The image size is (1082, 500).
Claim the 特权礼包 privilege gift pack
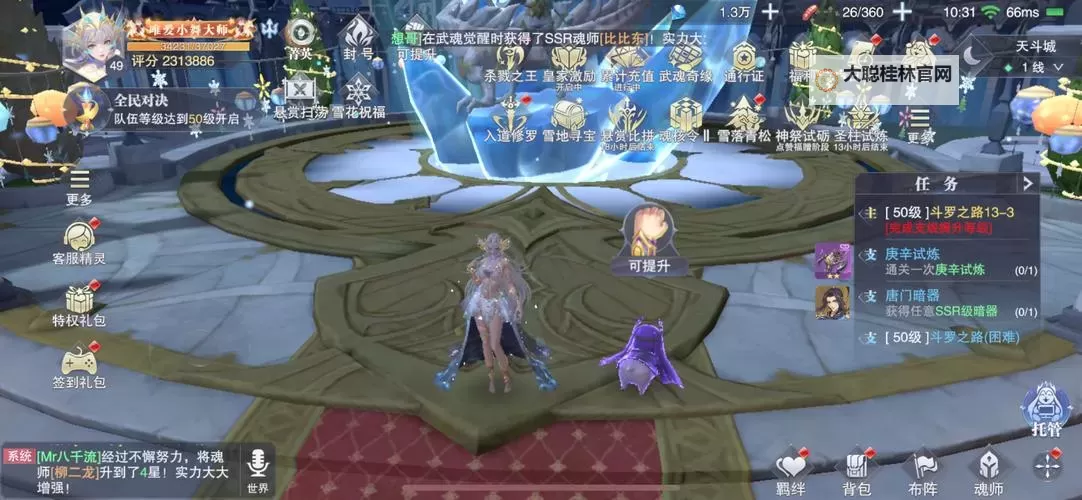point(79,304)
